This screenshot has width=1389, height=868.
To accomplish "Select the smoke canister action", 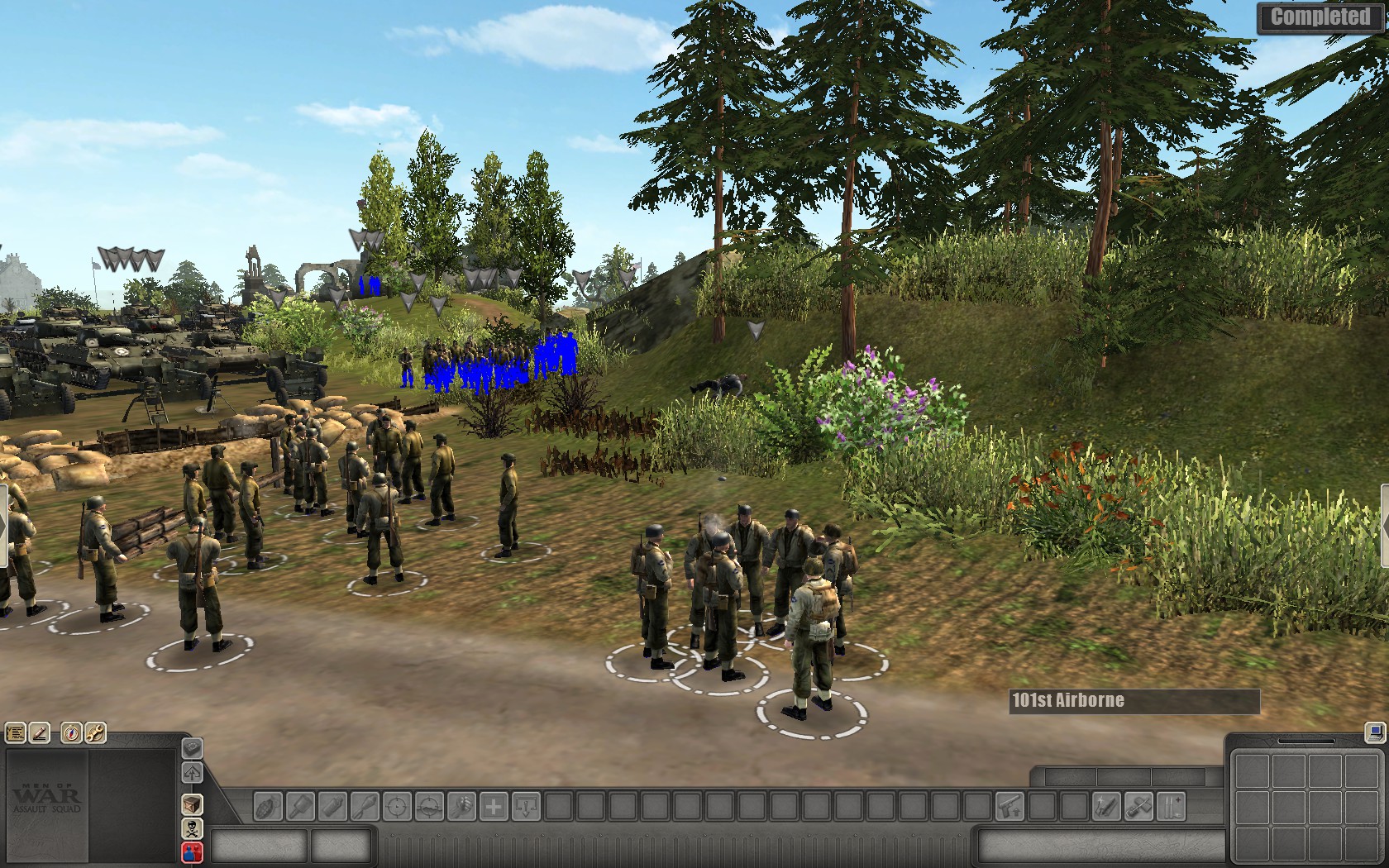I will [x=332, y=806].
